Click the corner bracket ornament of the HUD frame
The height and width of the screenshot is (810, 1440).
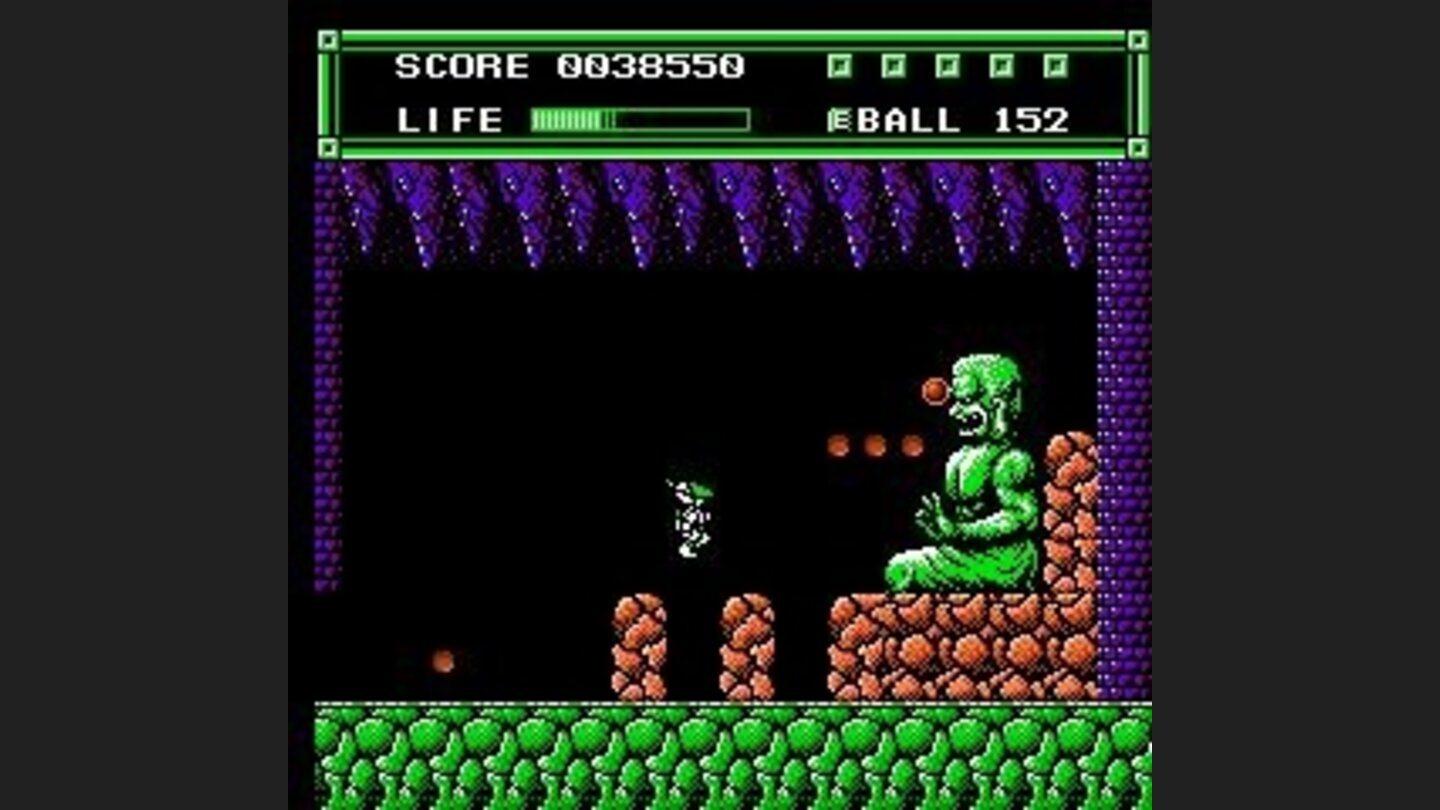(327, 42)
